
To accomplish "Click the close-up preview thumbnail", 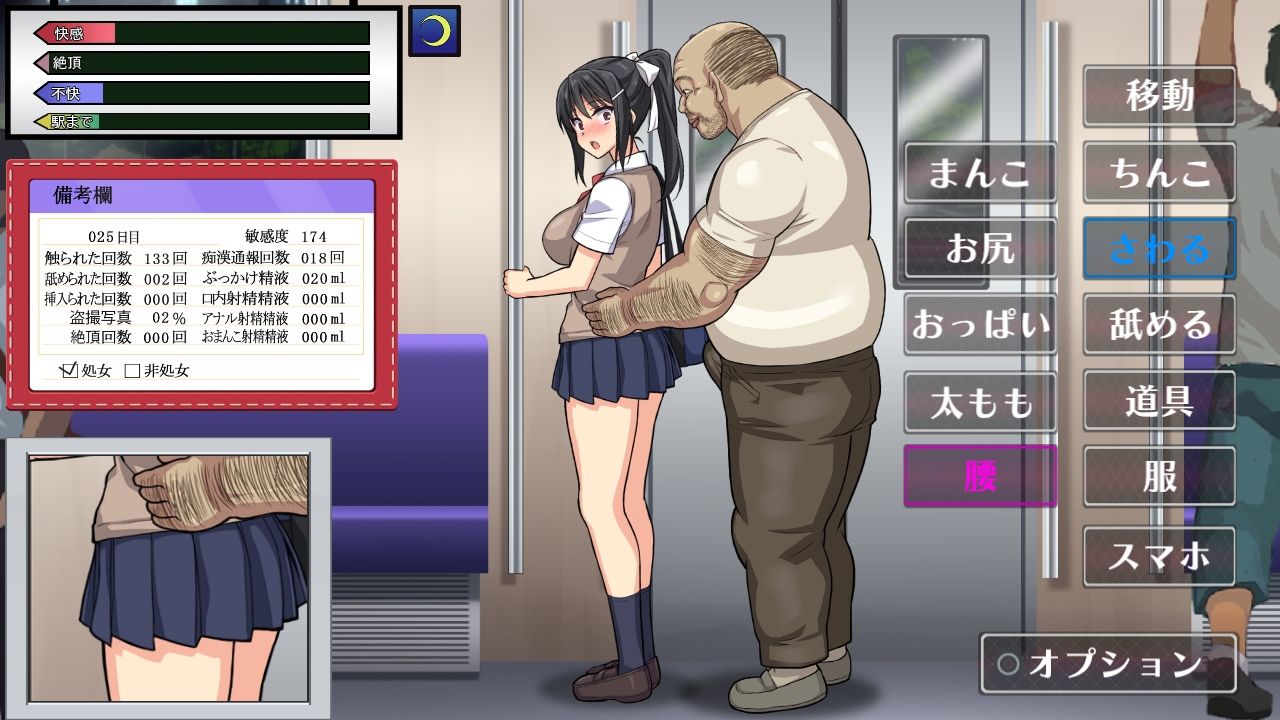I will pos(170,580).
